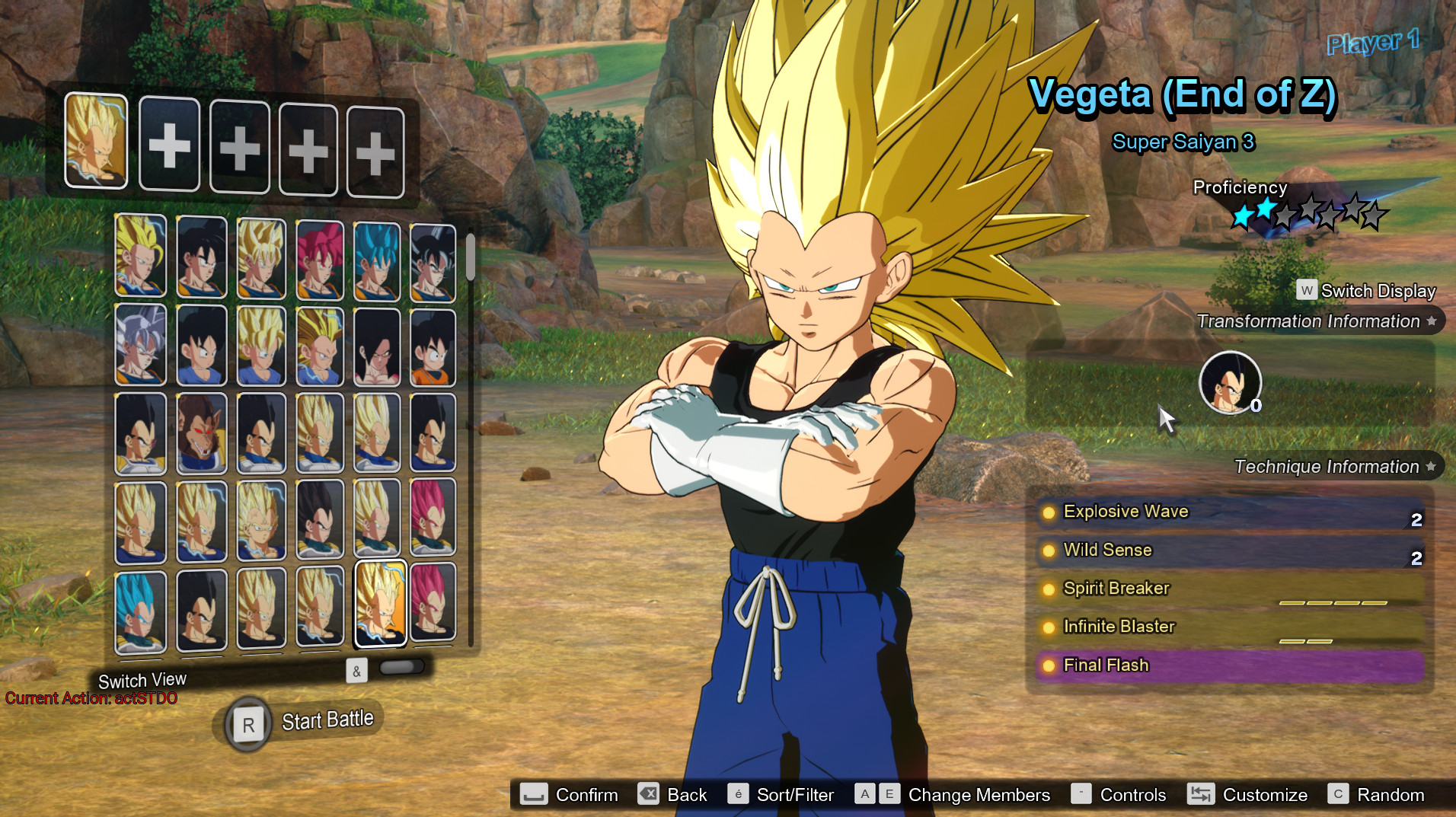Click the Random (C) icon
1456x817 pixels.
1340,794
